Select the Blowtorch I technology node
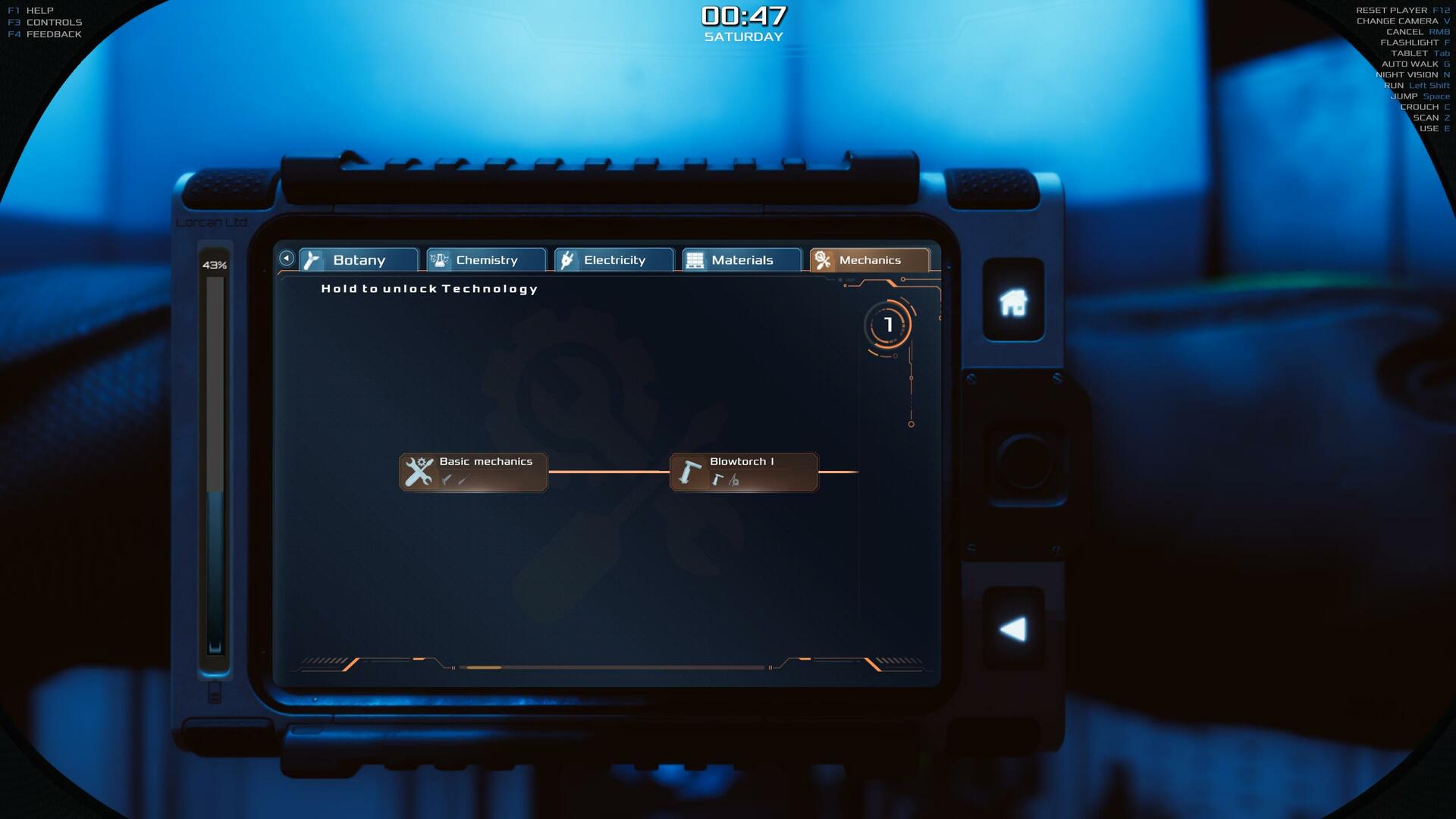The height and width of the screenshot is (819, 1456). click(743, 472)
